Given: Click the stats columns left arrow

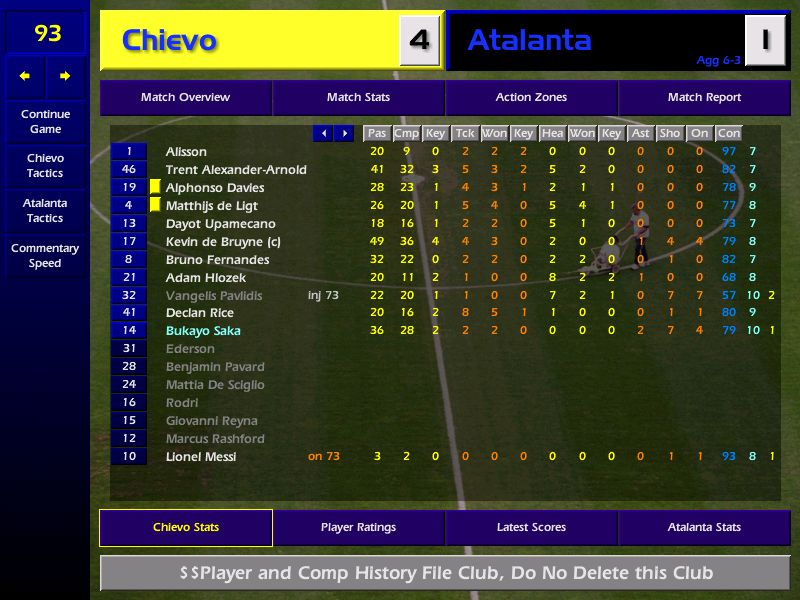Looking at the screenshot, I should point(323,133).
